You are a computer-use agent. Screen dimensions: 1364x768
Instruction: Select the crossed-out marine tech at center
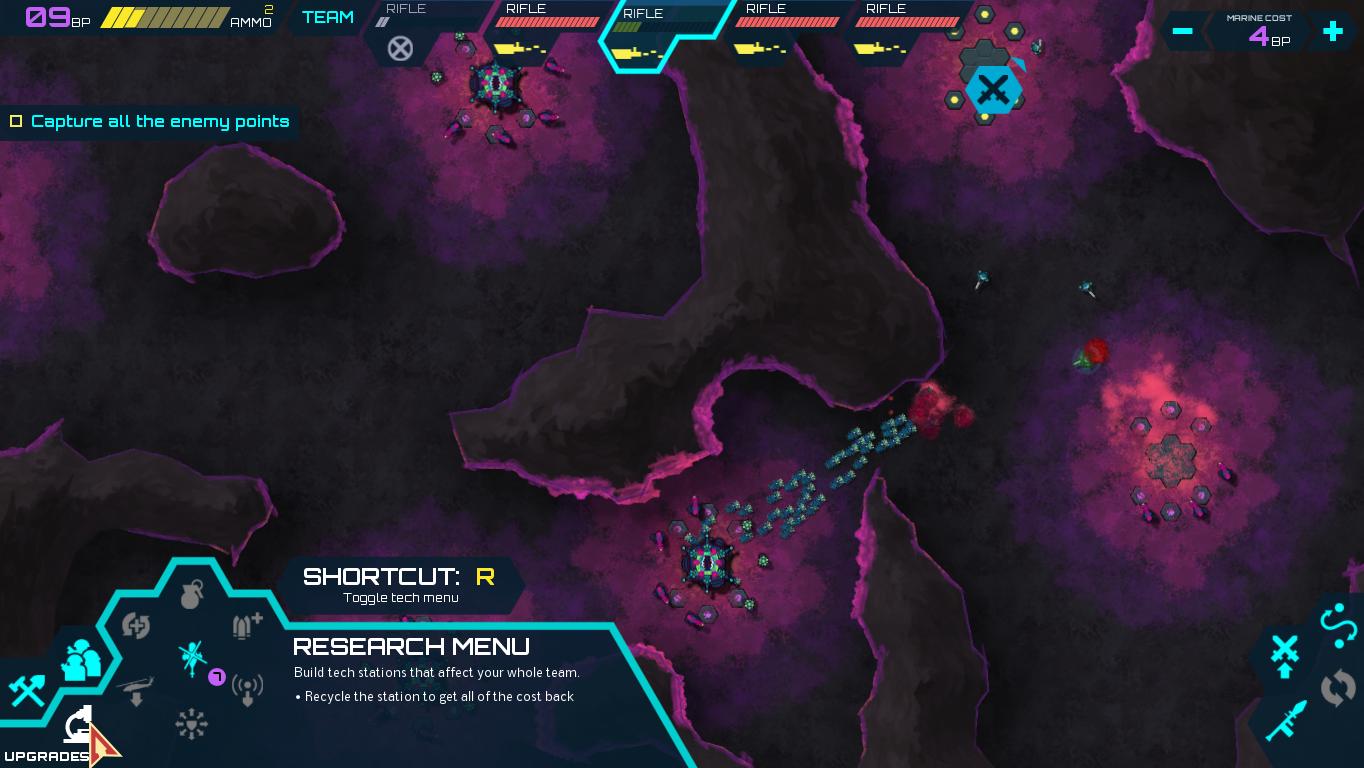[x=192, y=657]
